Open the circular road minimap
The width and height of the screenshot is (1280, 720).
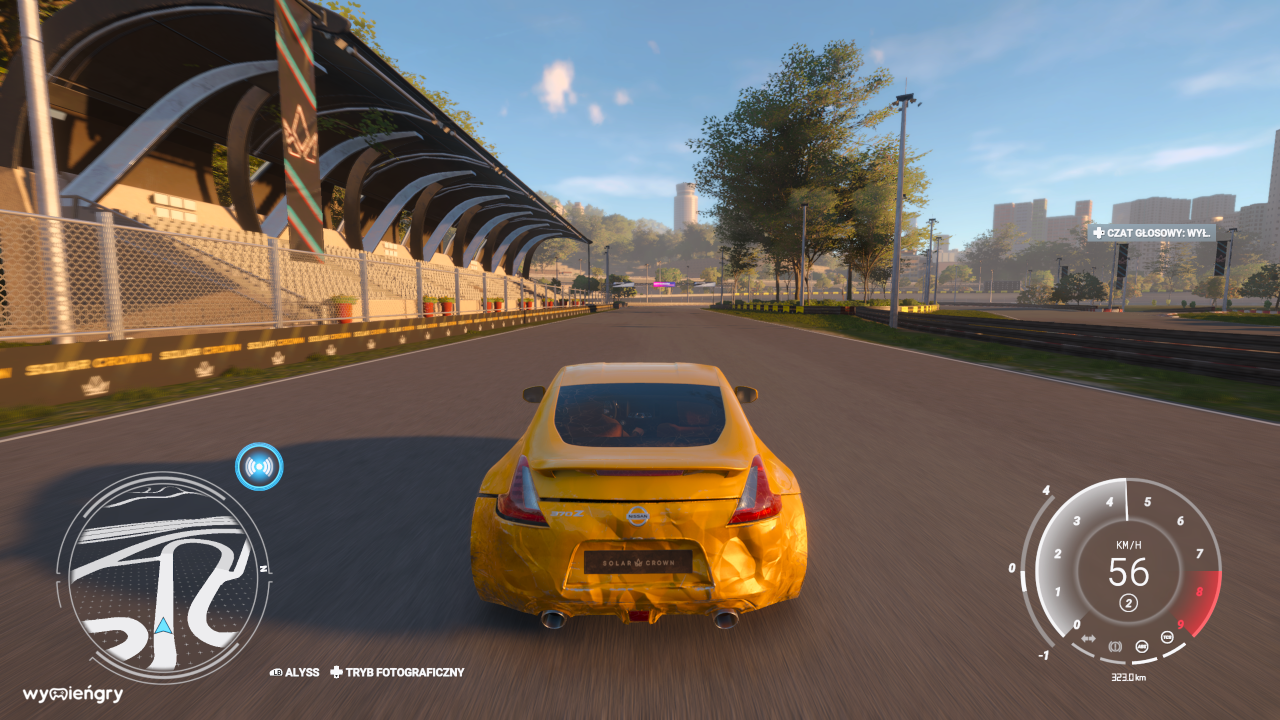click(x=163, y=577)
